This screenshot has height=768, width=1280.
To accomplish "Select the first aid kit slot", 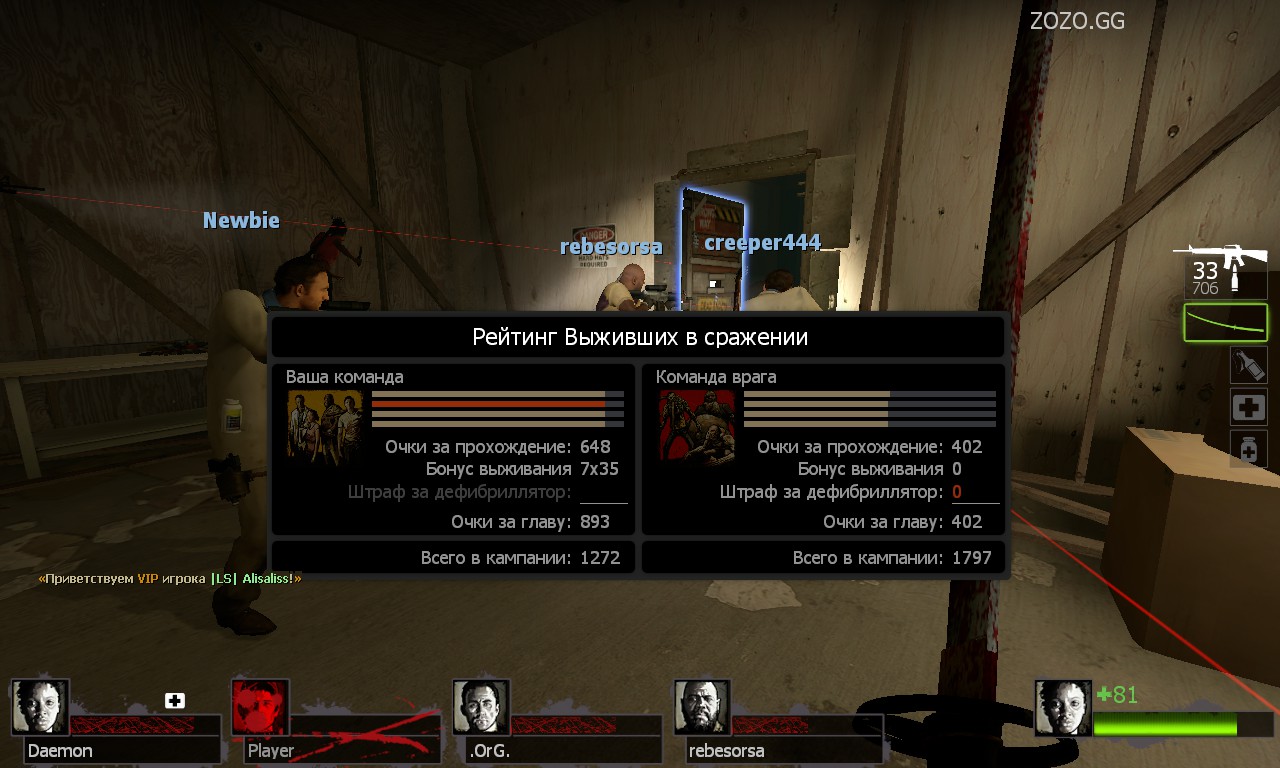I will [x=1248, y=407].
